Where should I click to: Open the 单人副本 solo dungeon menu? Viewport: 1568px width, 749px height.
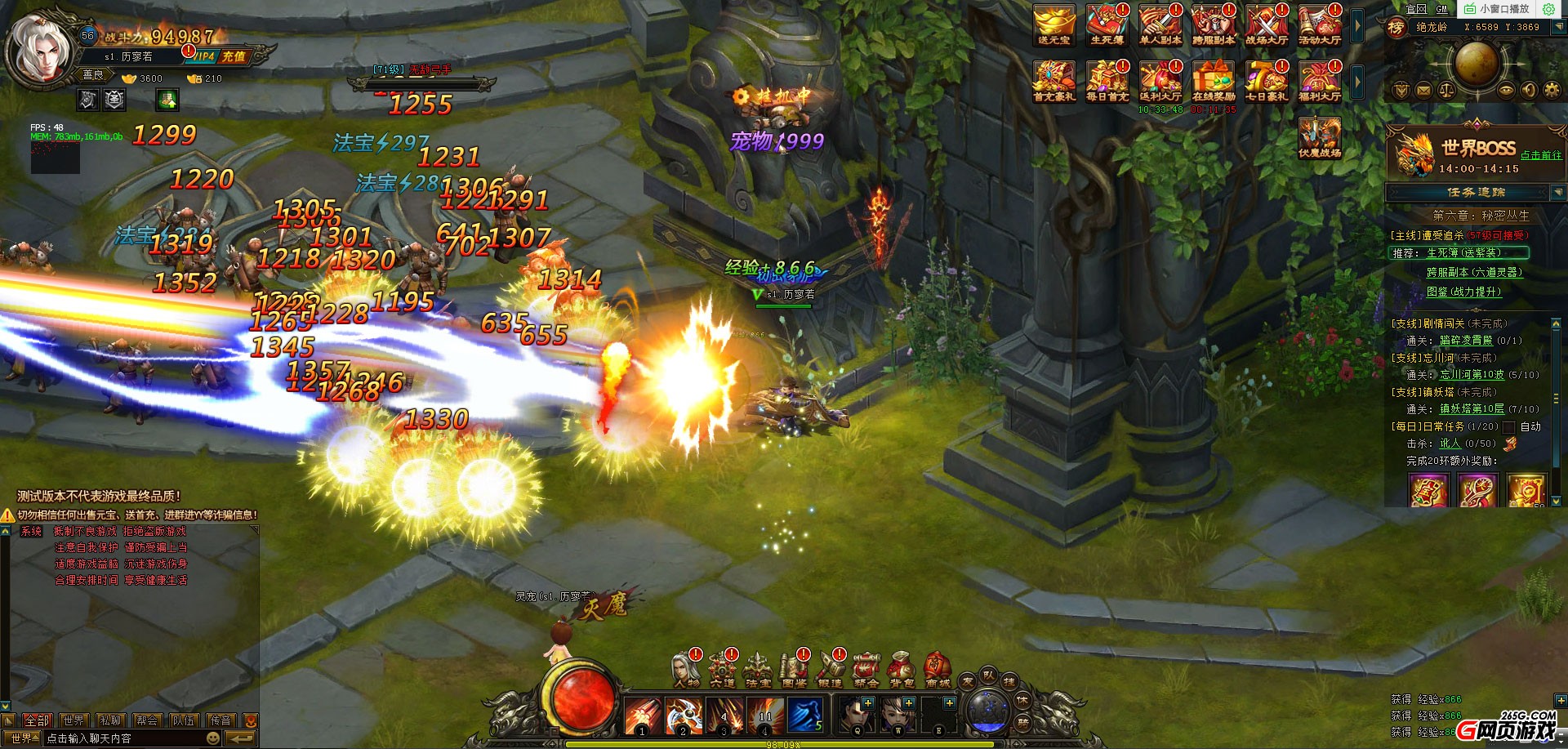pos(1160,25)
